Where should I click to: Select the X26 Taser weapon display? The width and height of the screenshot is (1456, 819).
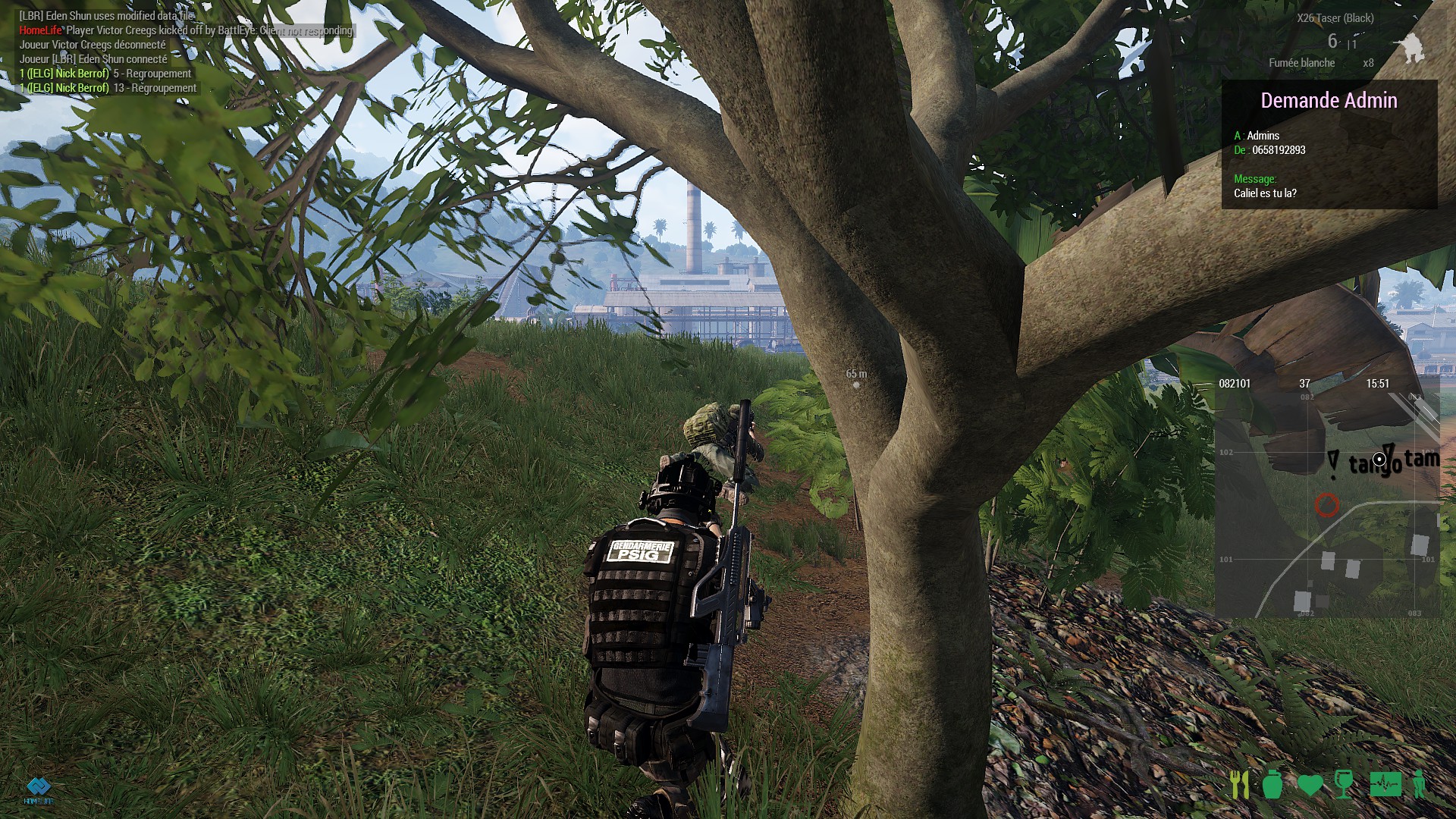click(x=1335, y=18)
